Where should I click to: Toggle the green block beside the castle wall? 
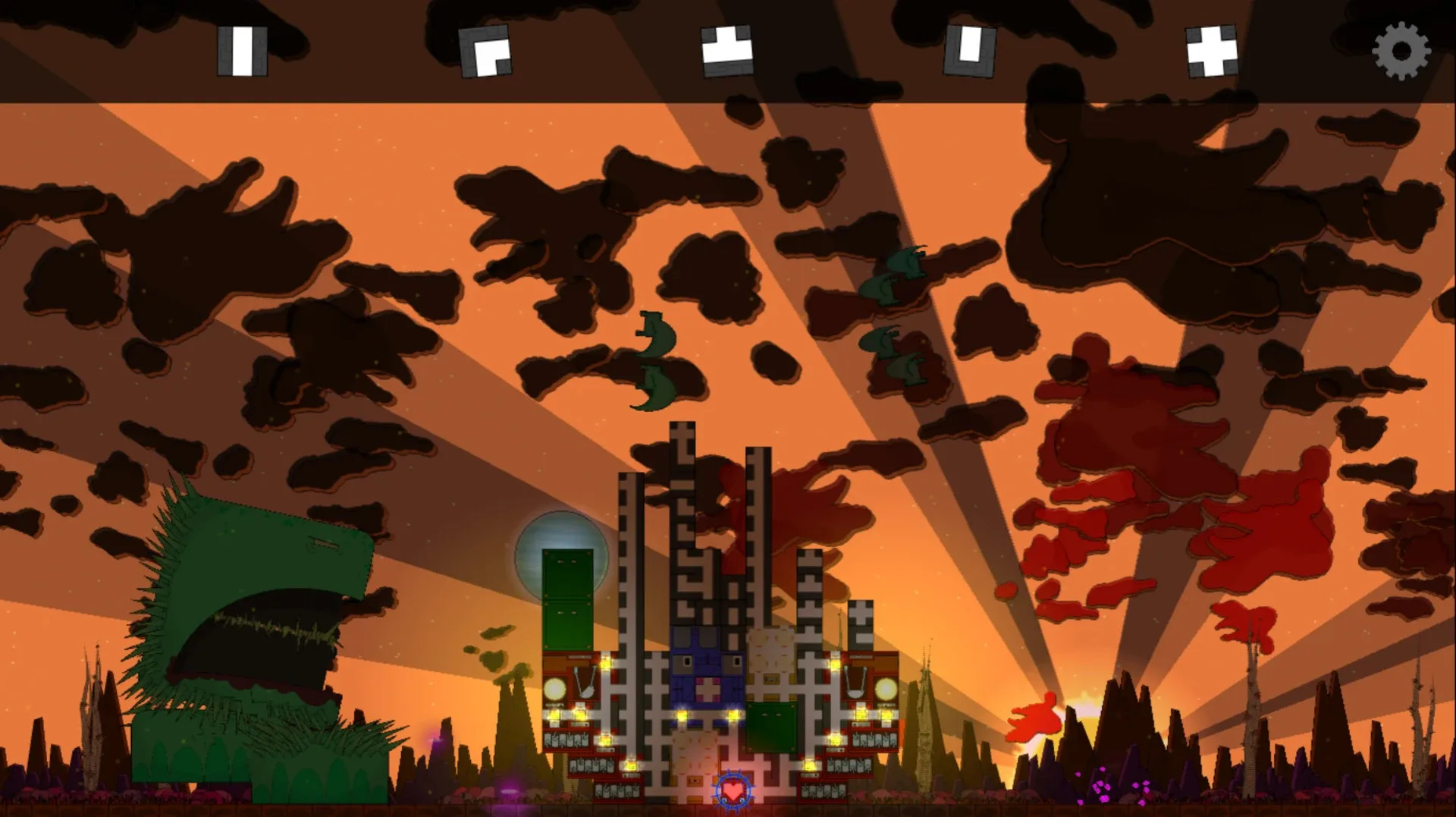(x=772, y=727)
